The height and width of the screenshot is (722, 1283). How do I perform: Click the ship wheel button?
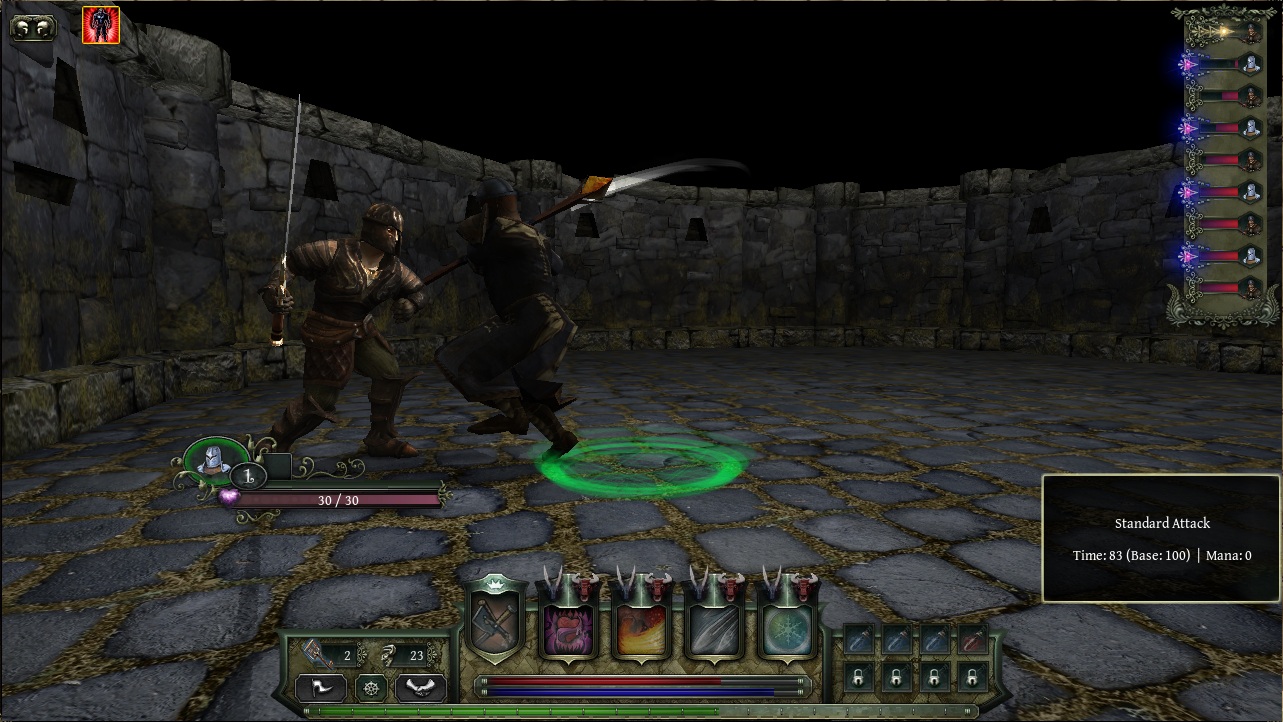[371, 688]
